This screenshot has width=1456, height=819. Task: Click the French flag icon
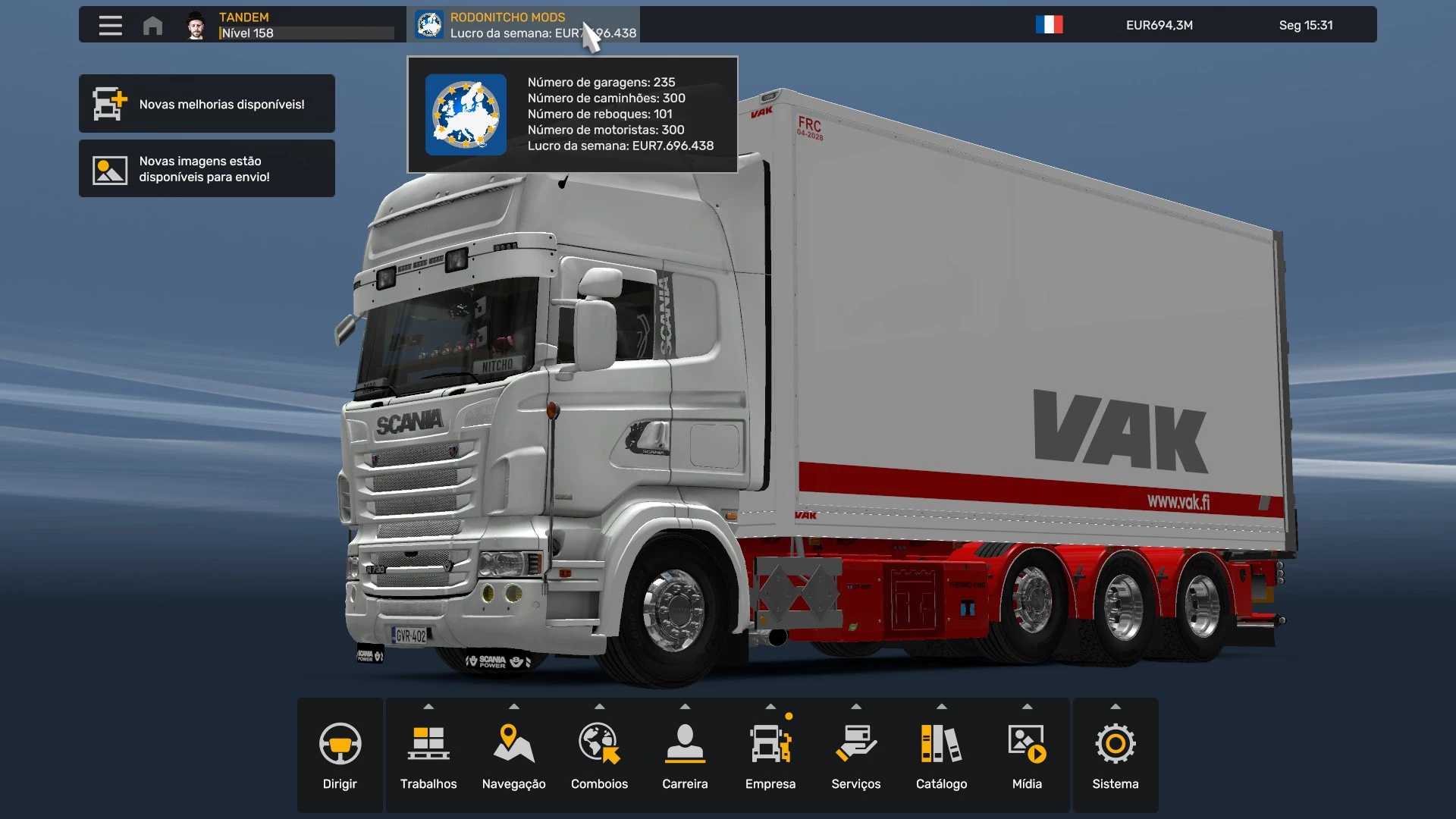pyautogui.click(x=1050, y=25)
